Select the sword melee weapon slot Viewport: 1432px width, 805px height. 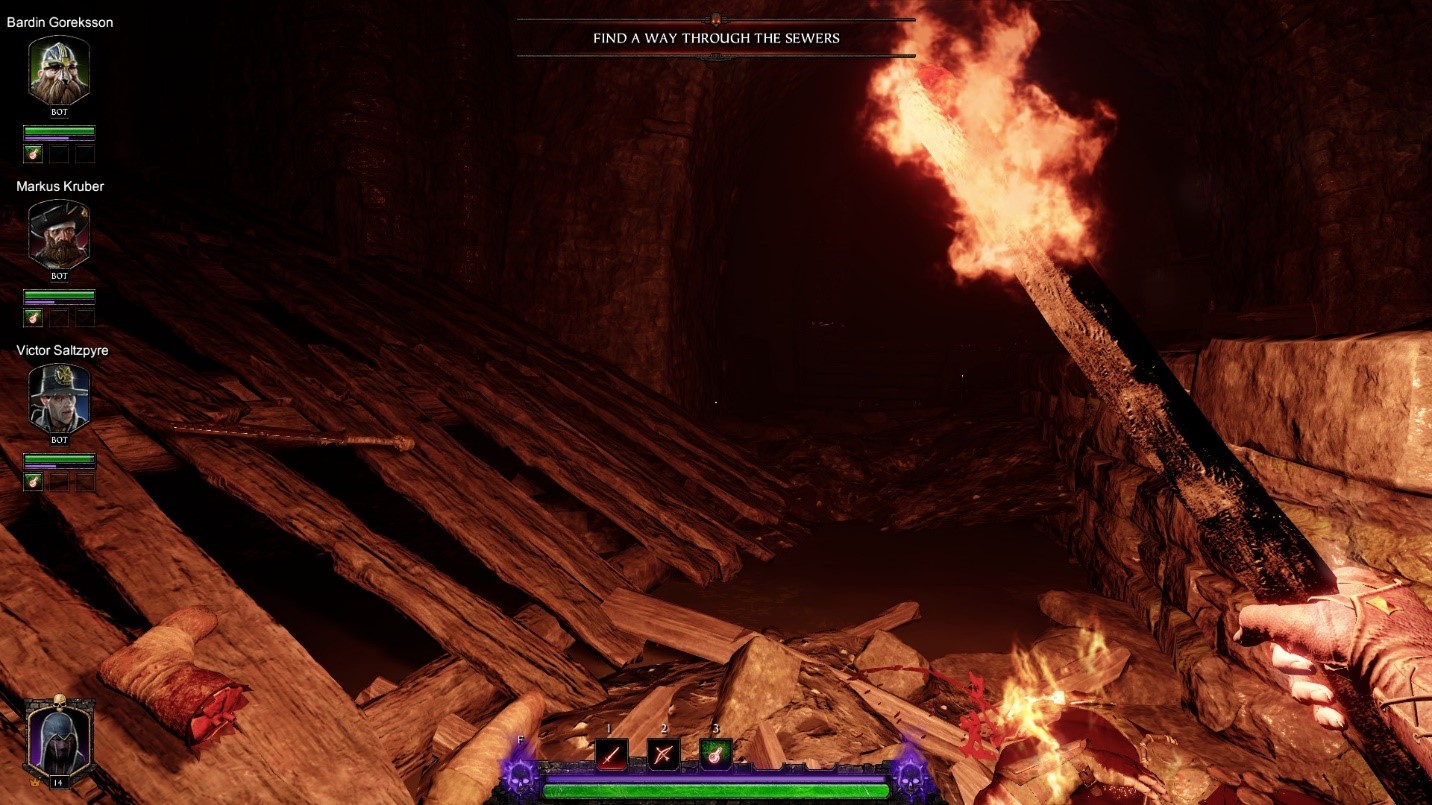(612, 753)
